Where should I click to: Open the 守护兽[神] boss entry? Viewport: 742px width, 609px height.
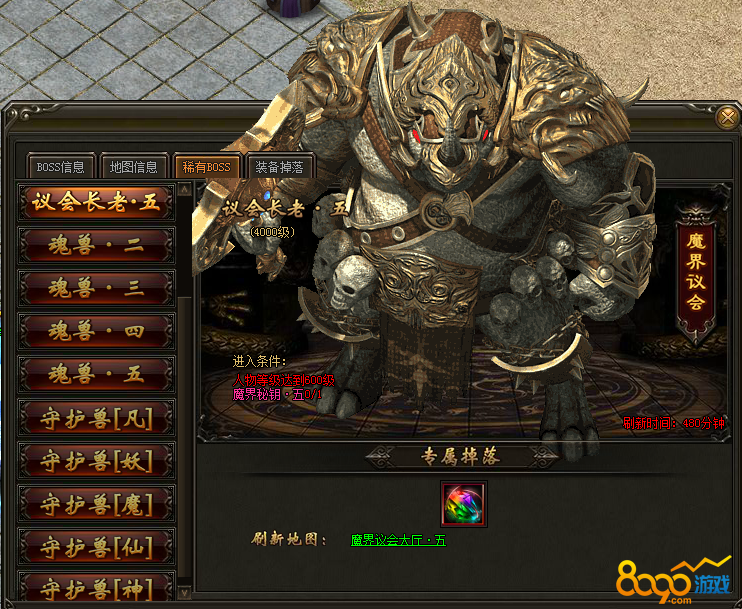pyautogui.click(x=96, y=587)
